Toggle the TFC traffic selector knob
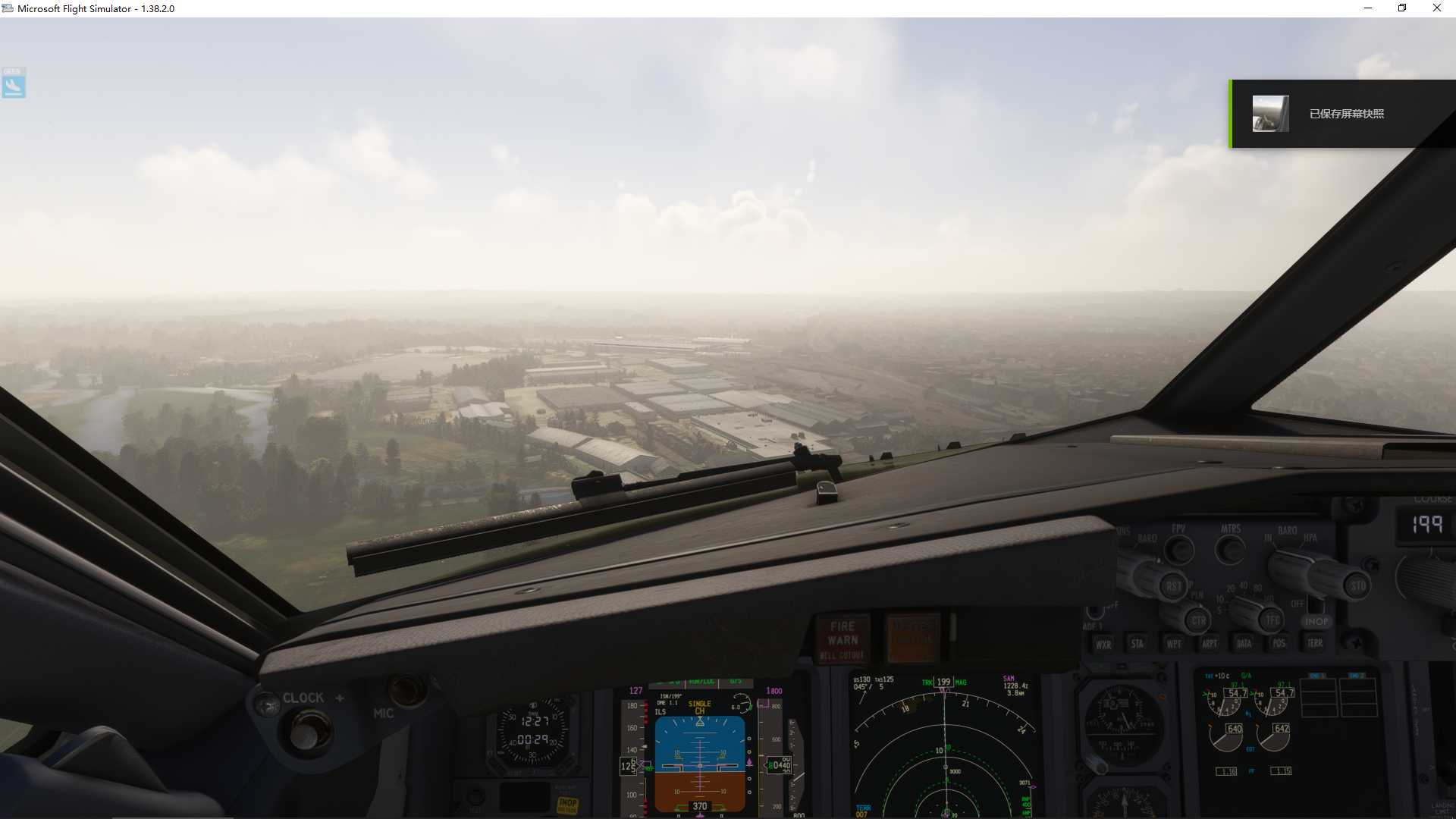Image resolution: width=1456 pixels, height=819 pixels. tap(1270, 621)
